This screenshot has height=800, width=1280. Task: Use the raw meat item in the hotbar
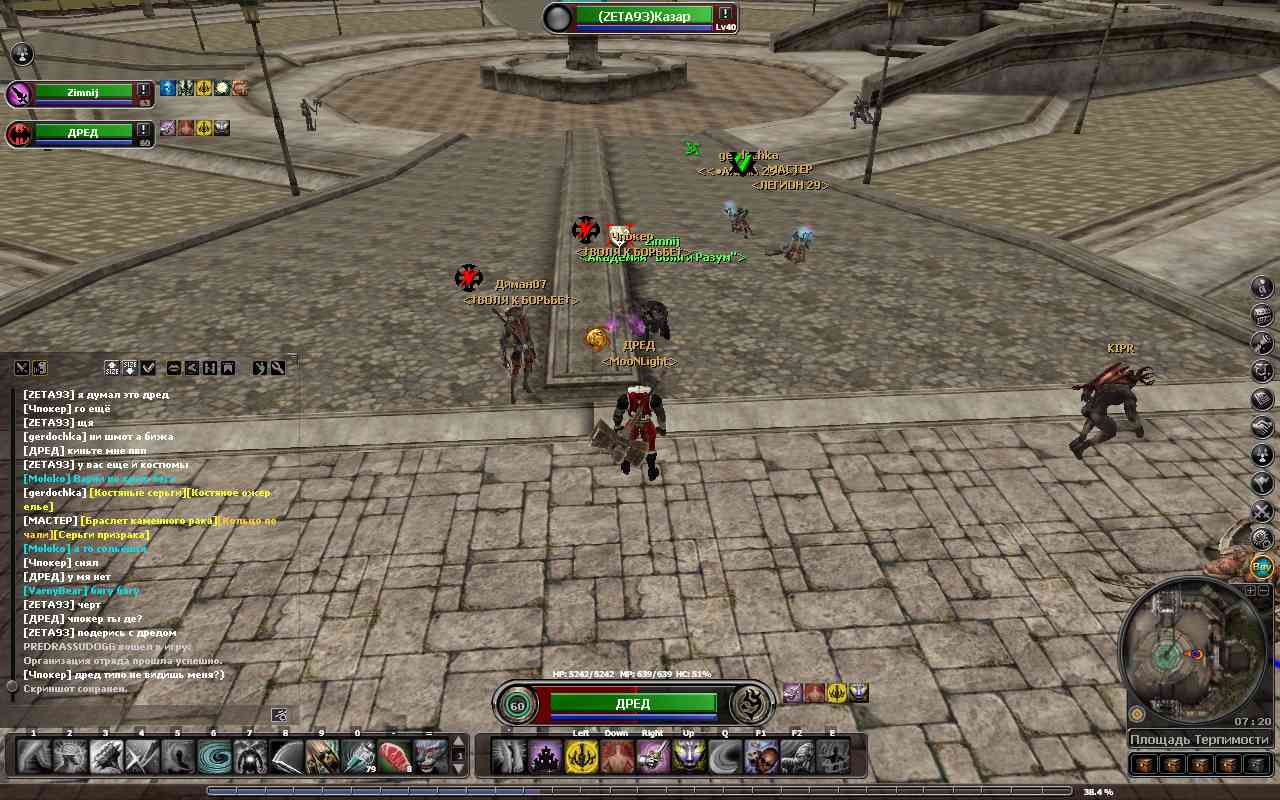[x=394, y=757]
